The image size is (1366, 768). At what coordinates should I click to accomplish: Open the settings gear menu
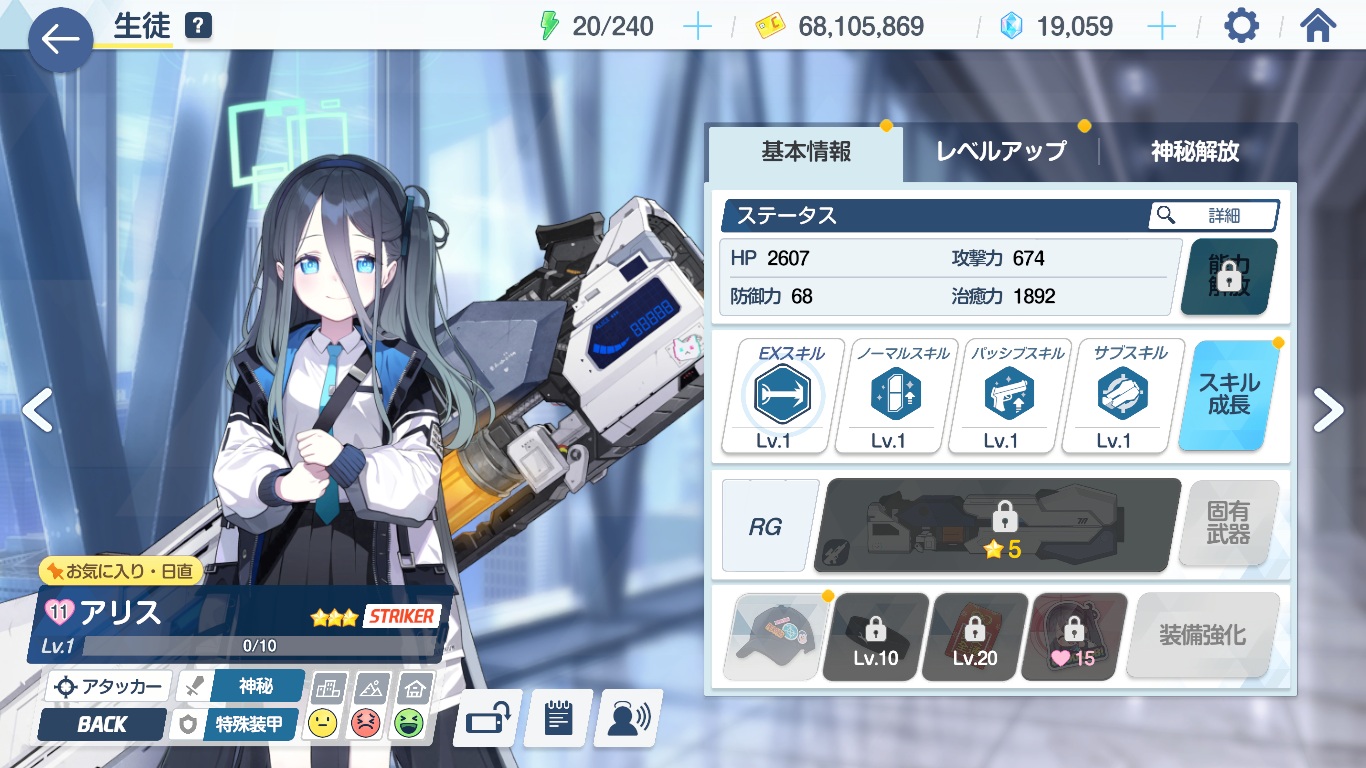tap(1241, 26)
